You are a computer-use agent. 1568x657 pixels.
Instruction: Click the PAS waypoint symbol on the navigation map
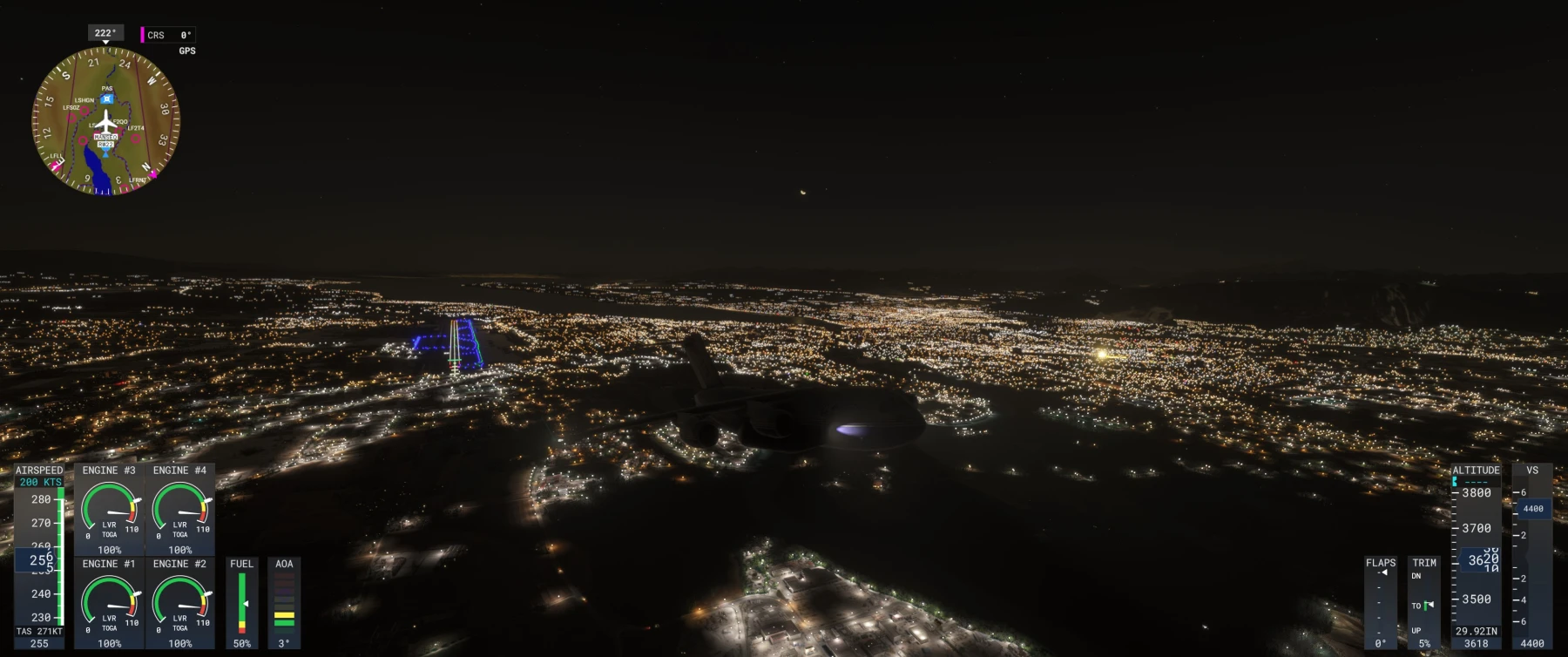106,98
